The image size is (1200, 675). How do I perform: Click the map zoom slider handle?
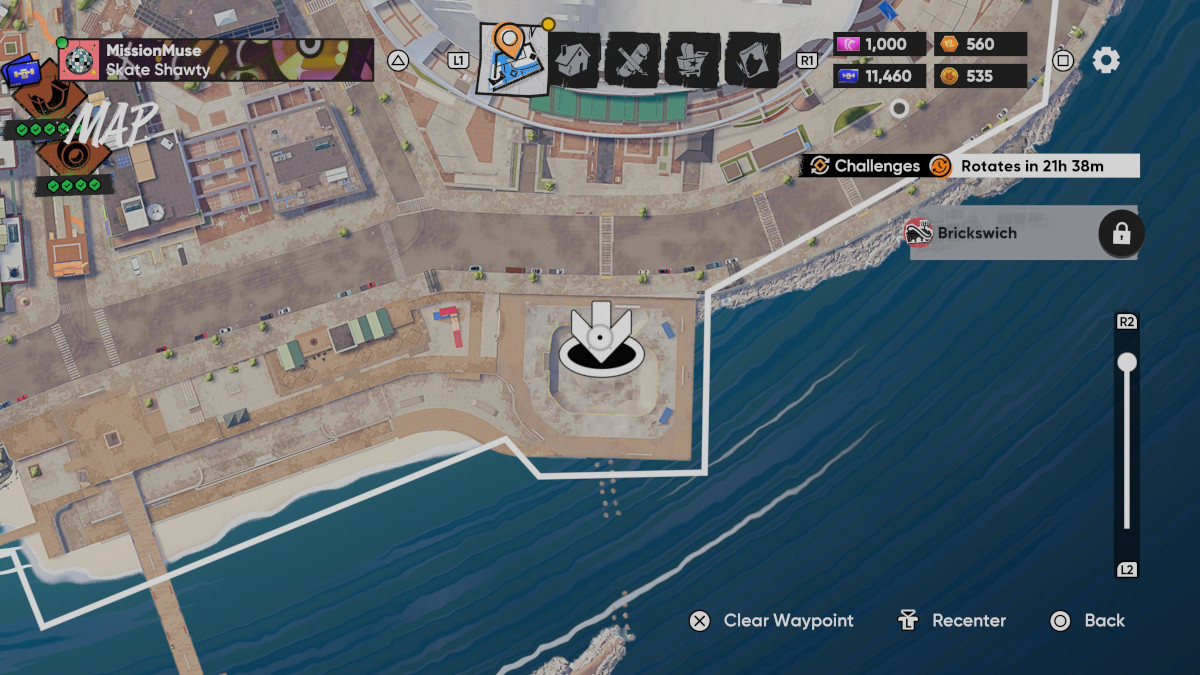(x=1127, y=363)
